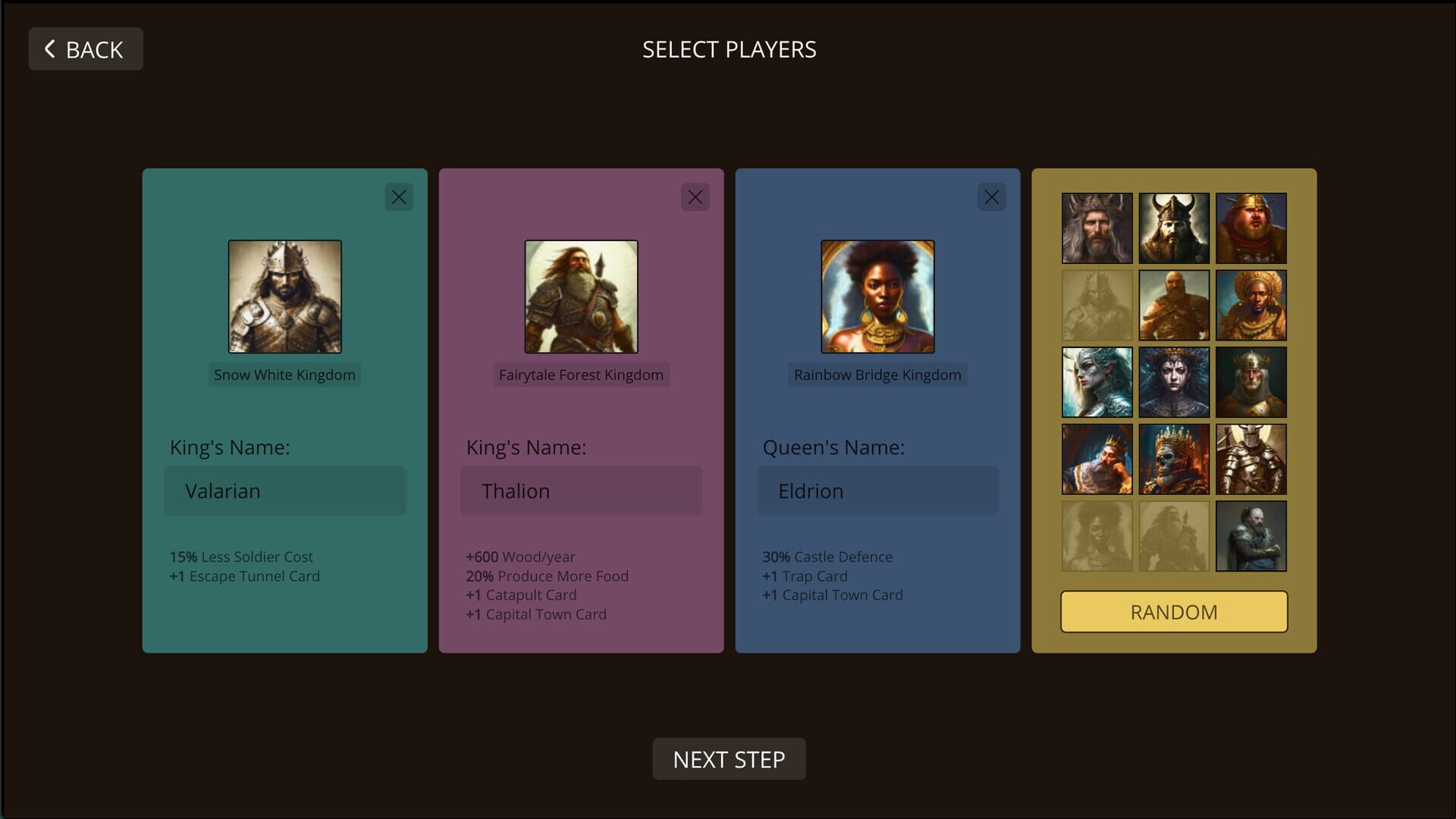
Task: Click the King's Name field showing Valarian
Action: tap(284, 491)
